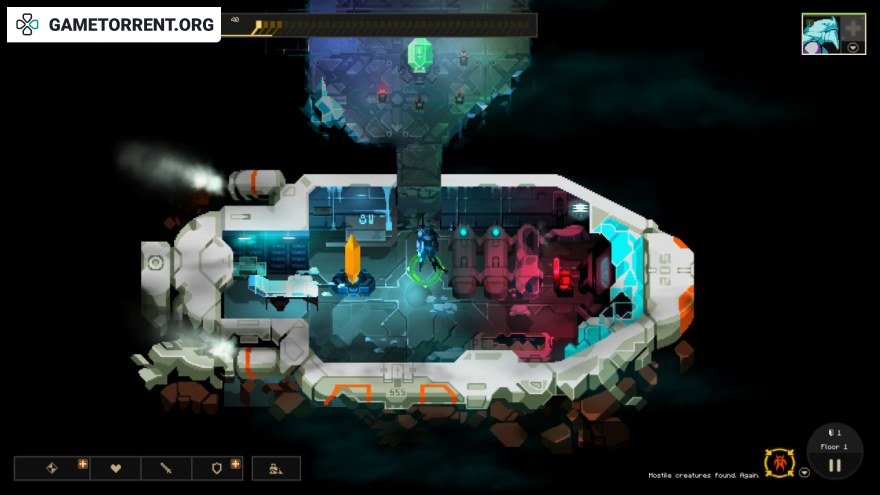Screen dimensions: 880x495
Task: Expand the hero panel dropdown arrow
Action: point(852,47)
